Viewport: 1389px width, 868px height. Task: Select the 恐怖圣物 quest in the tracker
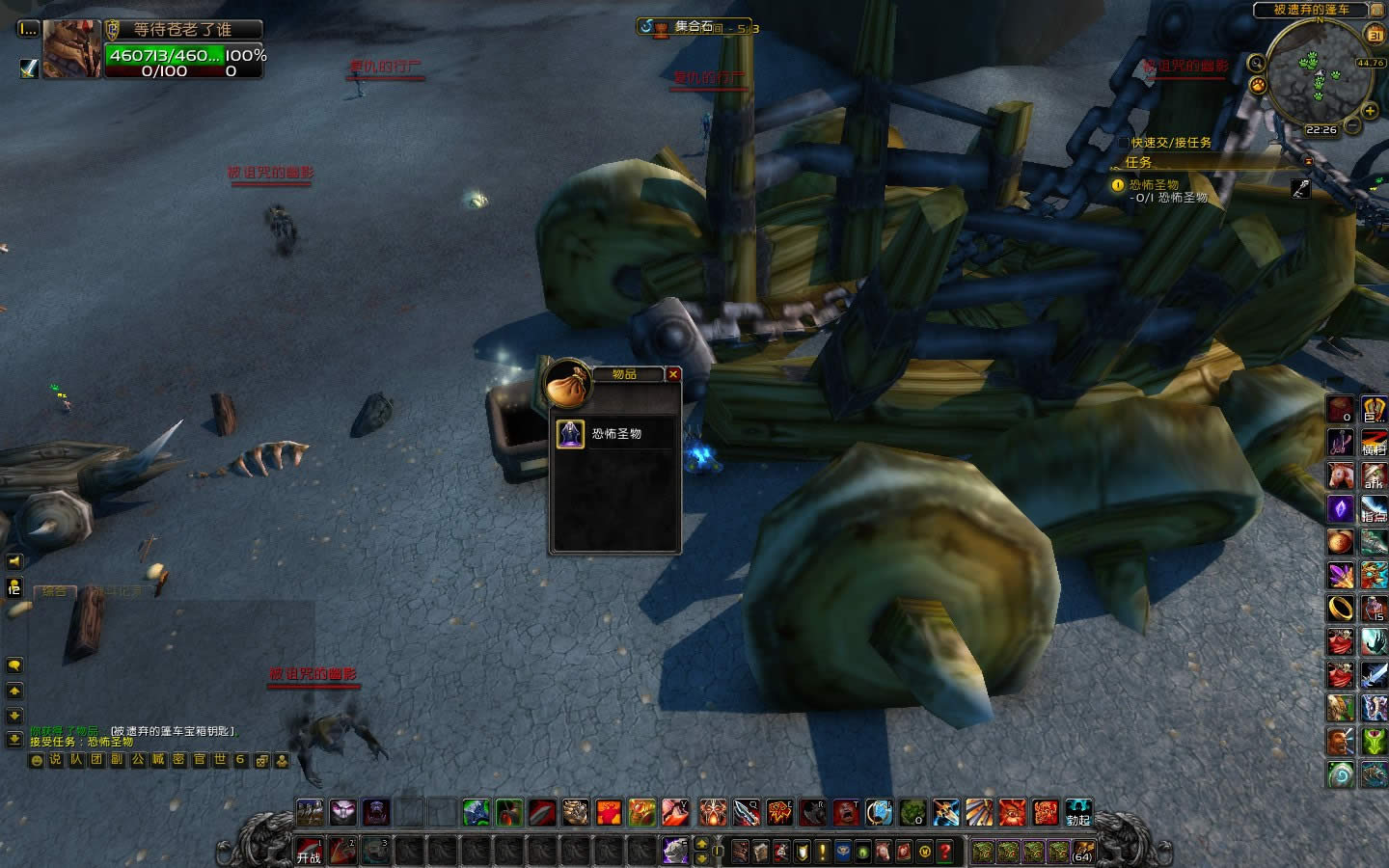[x=1154, y=184]
